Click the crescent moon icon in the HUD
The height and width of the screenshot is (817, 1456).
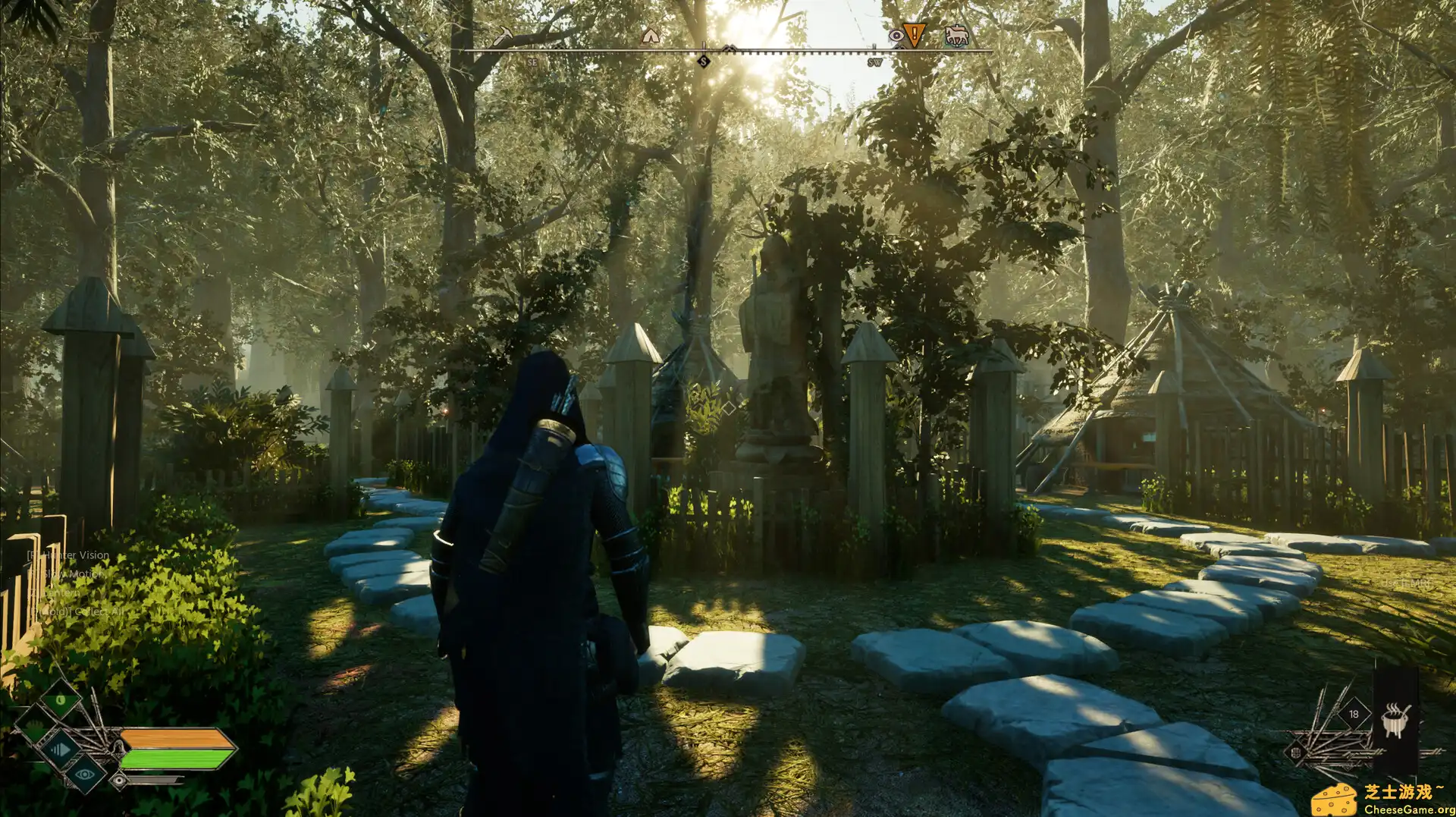(x=59, y=700)
